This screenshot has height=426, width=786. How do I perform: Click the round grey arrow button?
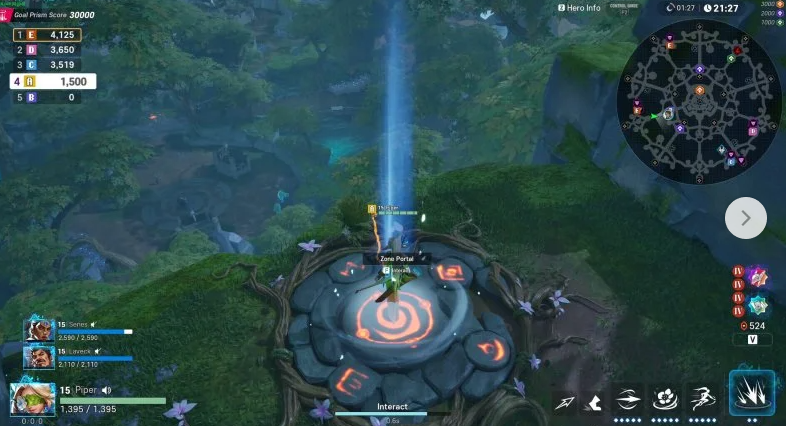pos(745,218)
